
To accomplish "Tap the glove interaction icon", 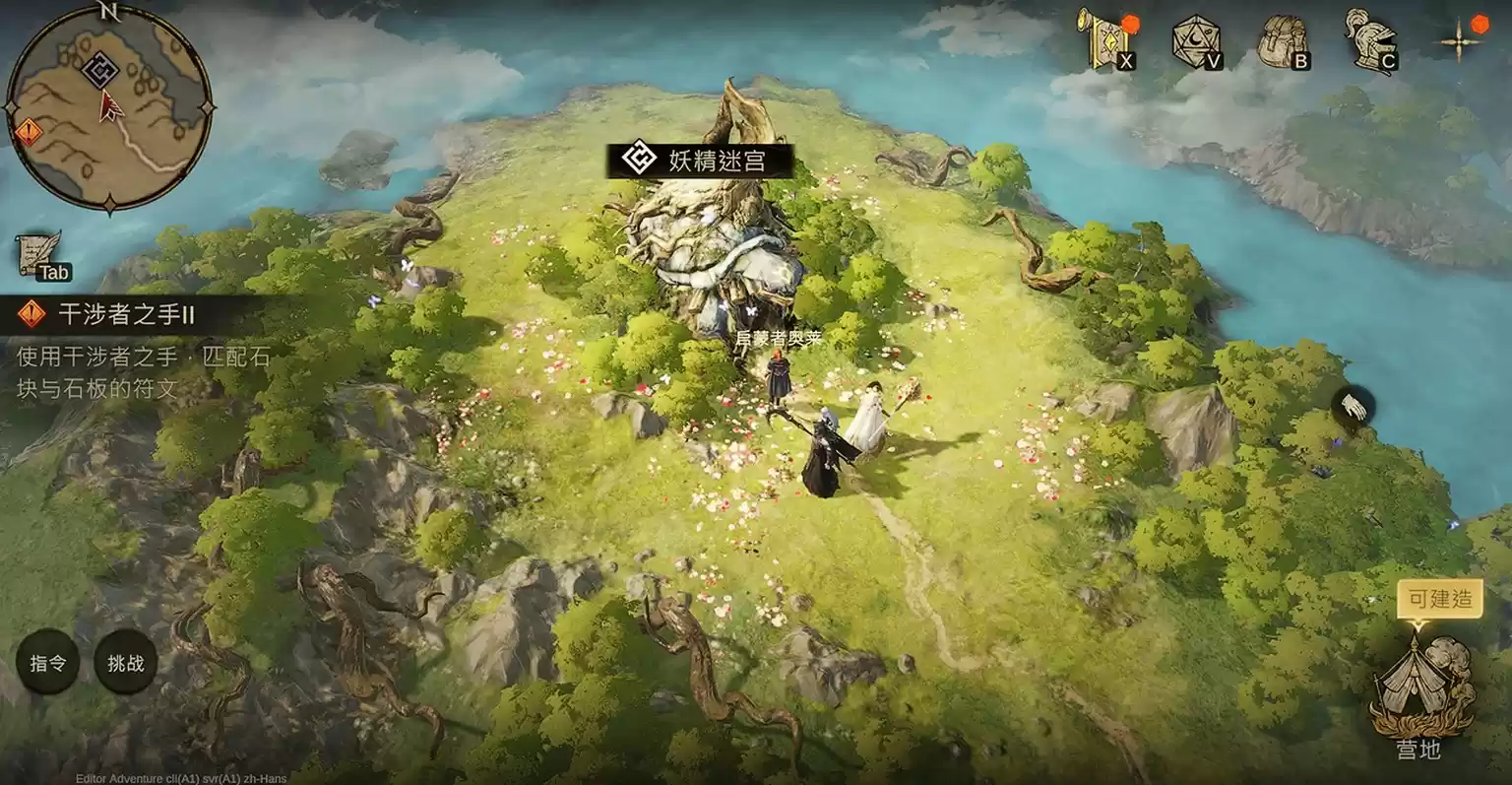I will pyautogui.click(x=1354, y=406).
